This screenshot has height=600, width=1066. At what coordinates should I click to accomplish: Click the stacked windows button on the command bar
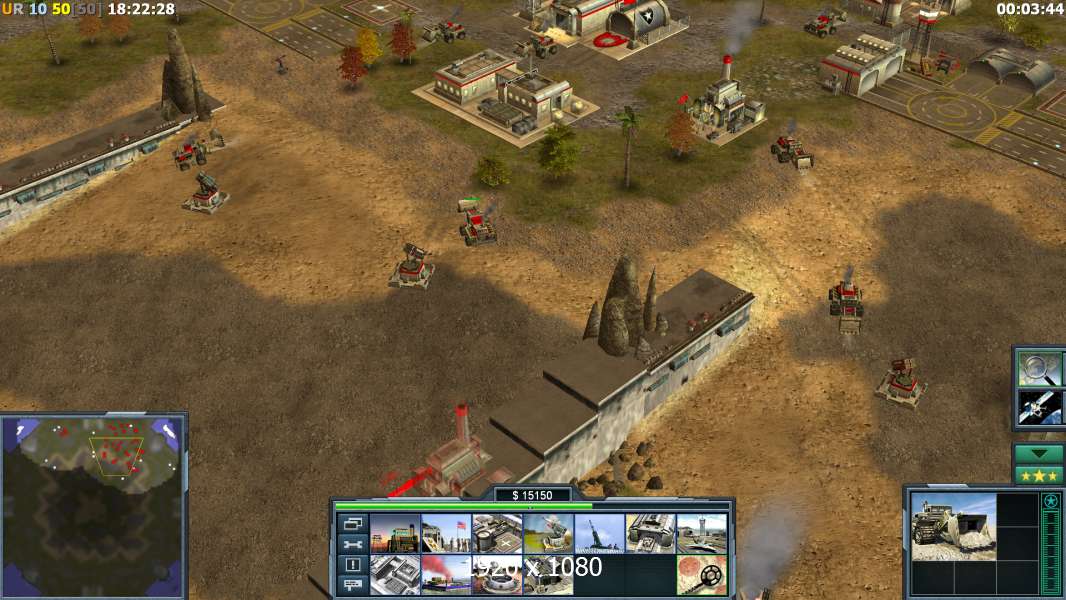[x=352, y=524]
